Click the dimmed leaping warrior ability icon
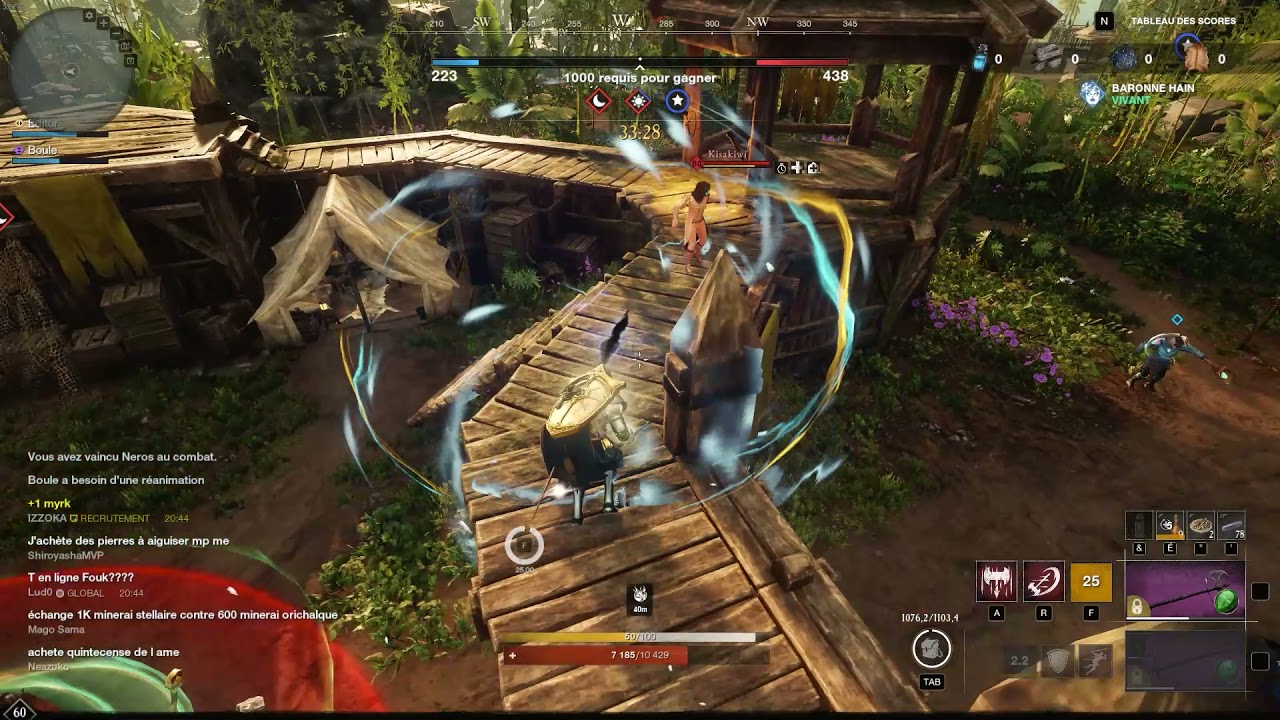This screenshot has height=720, width=1280. pyautogui.click(x=1095, y=661)
